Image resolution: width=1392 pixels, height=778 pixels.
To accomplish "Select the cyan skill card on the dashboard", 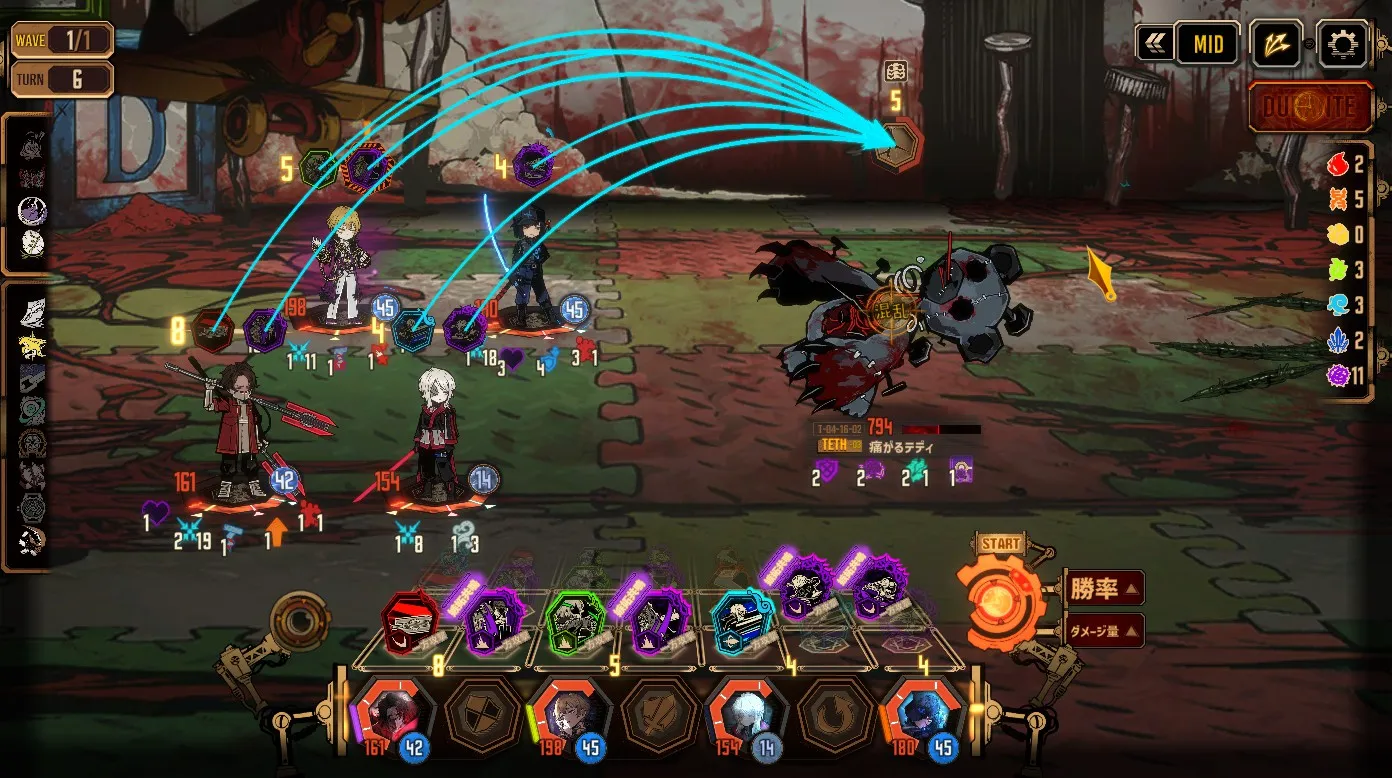I will [741, 621].
